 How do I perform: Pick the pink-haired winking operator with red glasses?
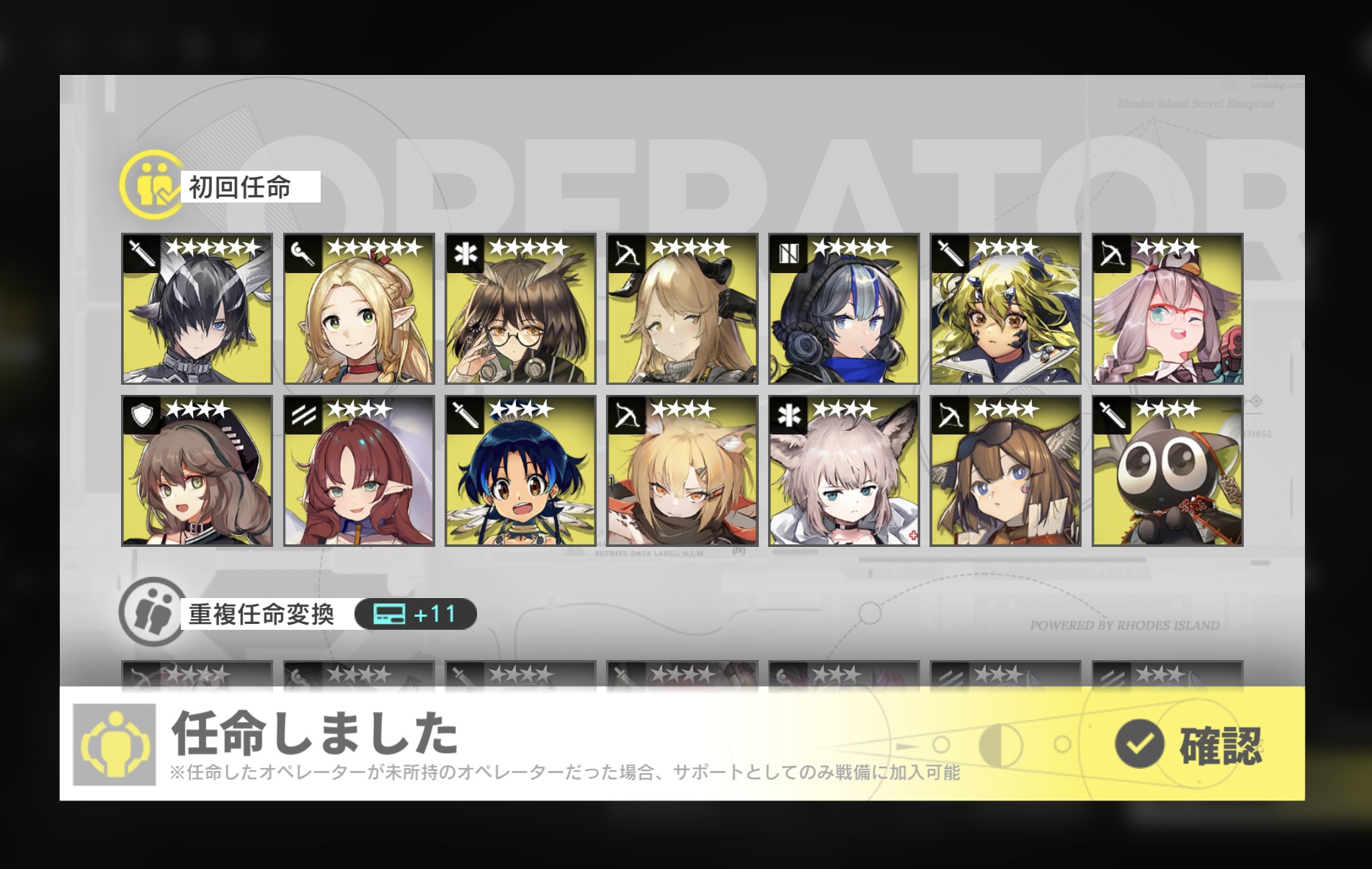(x=1167, y=308)
